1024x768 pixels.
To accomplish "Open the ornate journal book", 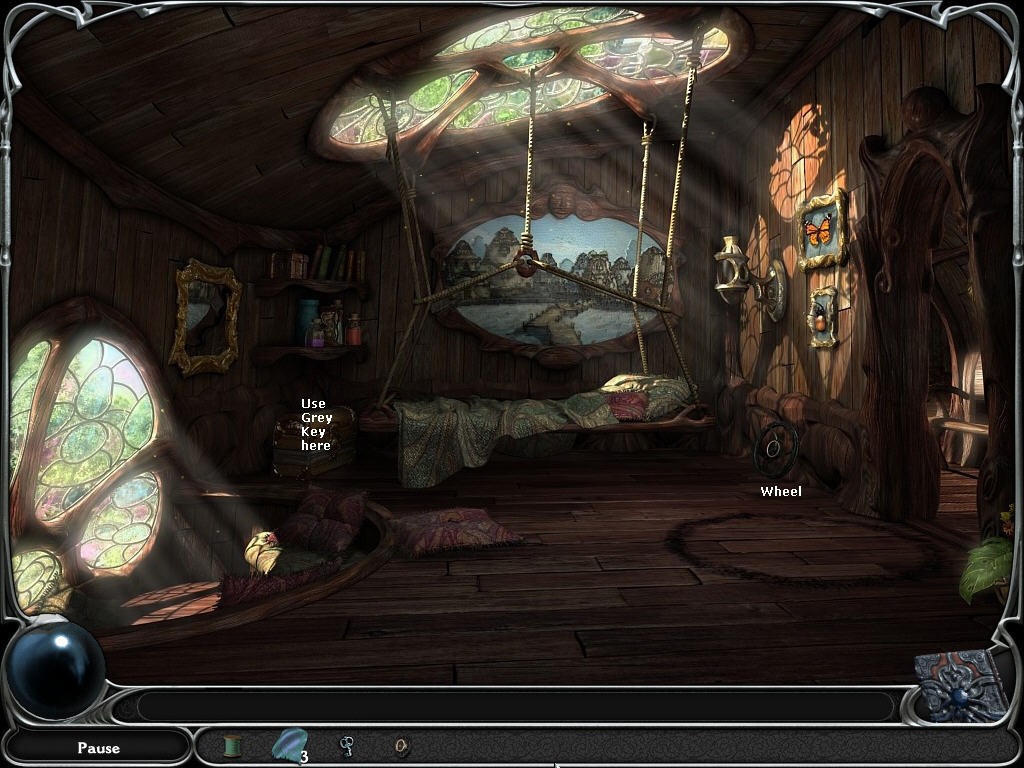I will click(962, 685).
